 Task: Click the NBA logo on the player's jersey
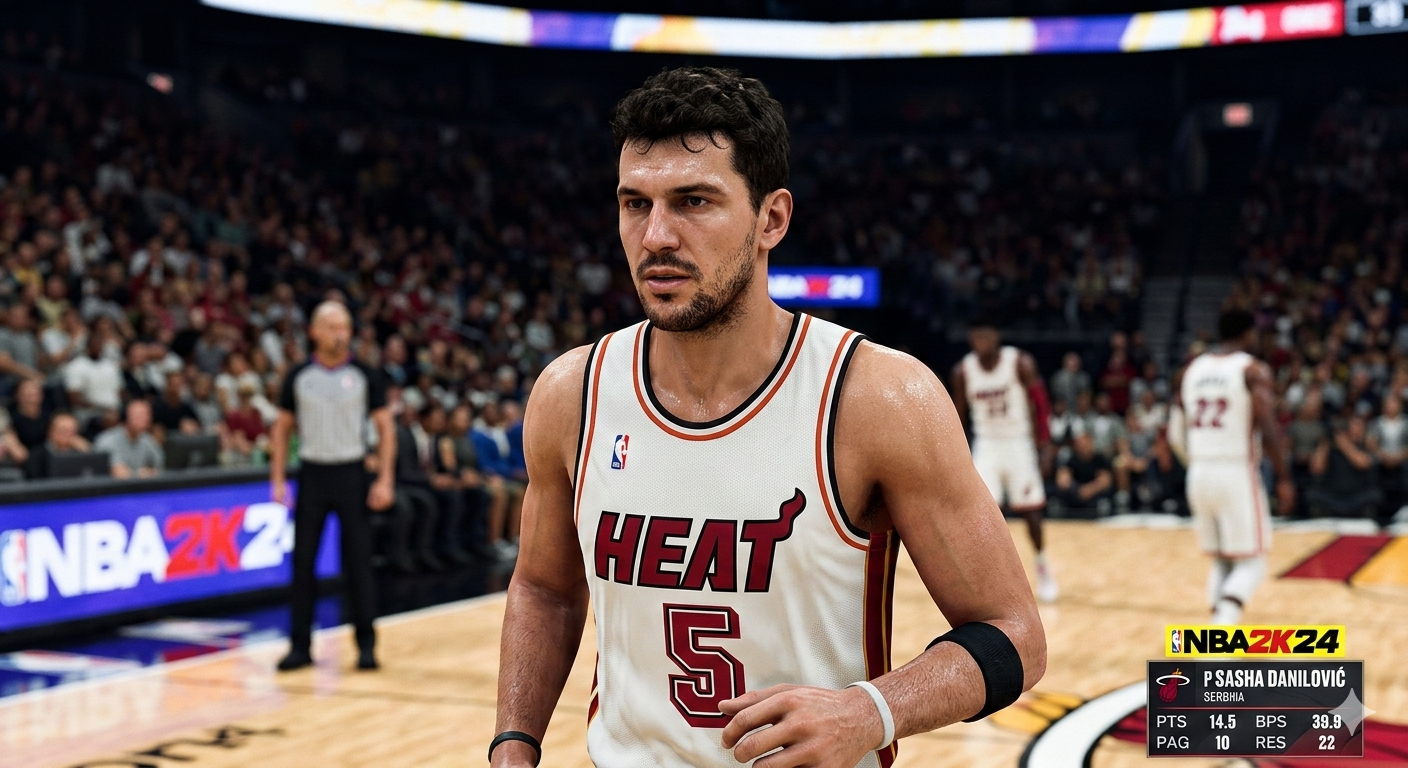(x=619, y=450)
